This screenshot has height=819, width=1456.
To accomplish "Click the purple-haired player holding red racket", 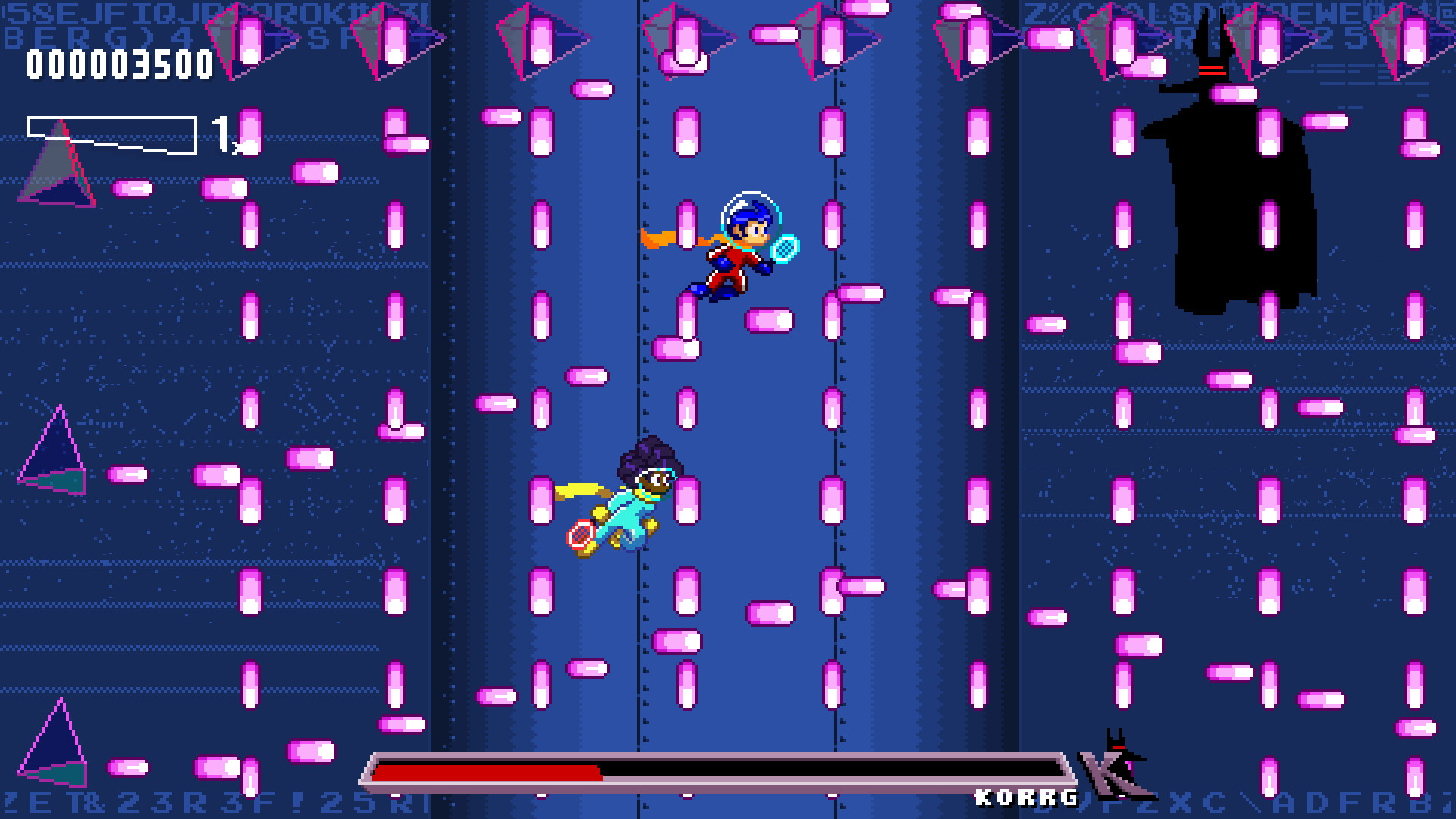I will pos(645,493).
